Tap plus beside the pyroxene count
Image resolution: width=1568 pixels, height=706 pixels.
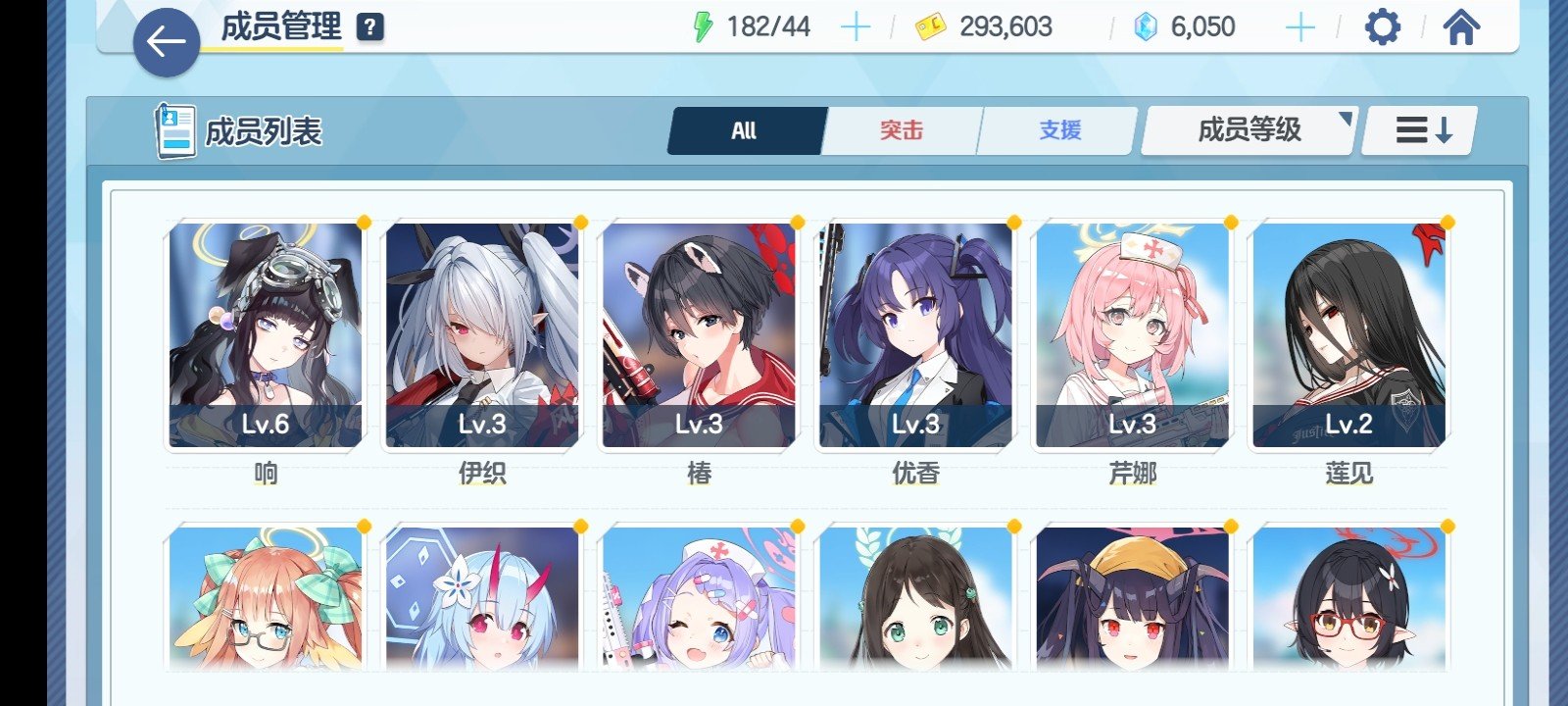pos(1301,26)
